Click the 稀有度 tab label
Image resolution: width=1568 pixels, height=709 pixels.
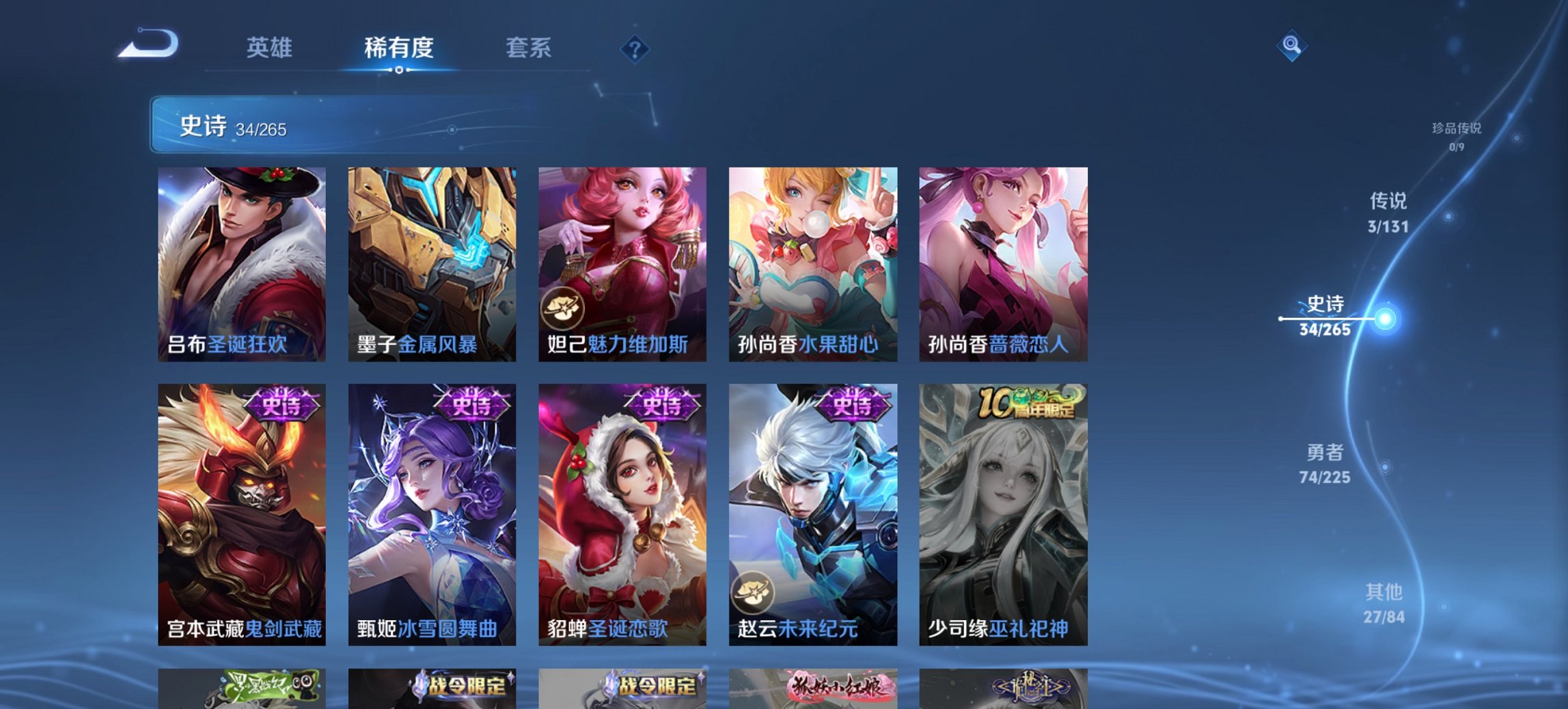pos(398,48)
